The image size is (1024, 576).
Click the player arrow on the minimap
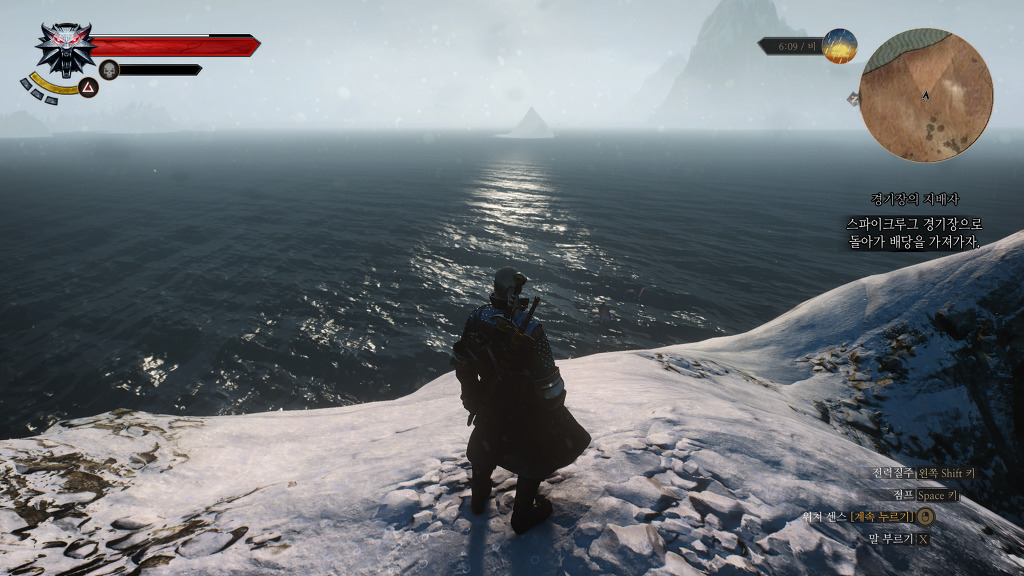tap(926, 95)
